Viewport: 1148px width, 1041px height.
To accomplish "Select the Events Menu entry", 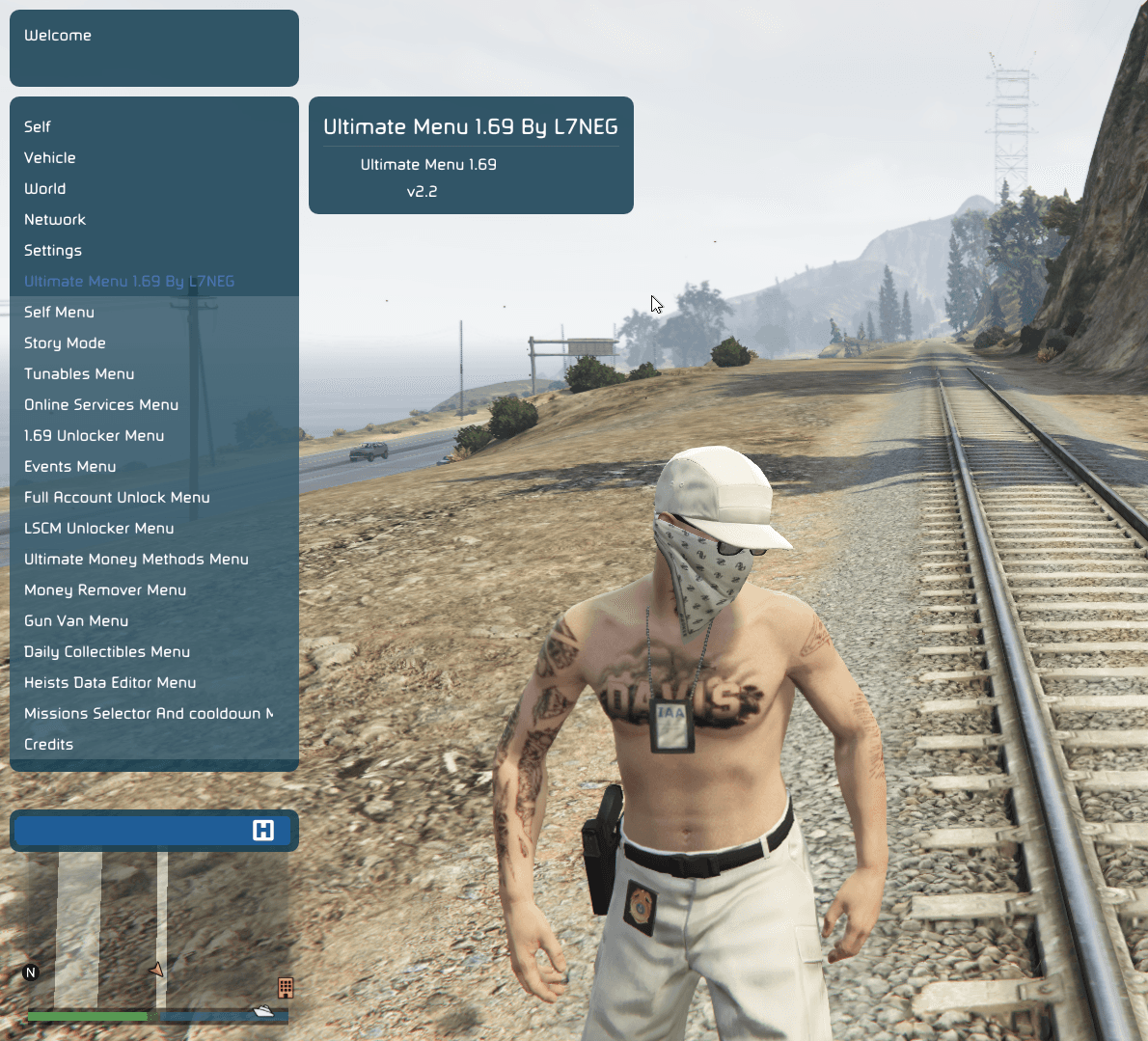I will (x=70, y=466).
